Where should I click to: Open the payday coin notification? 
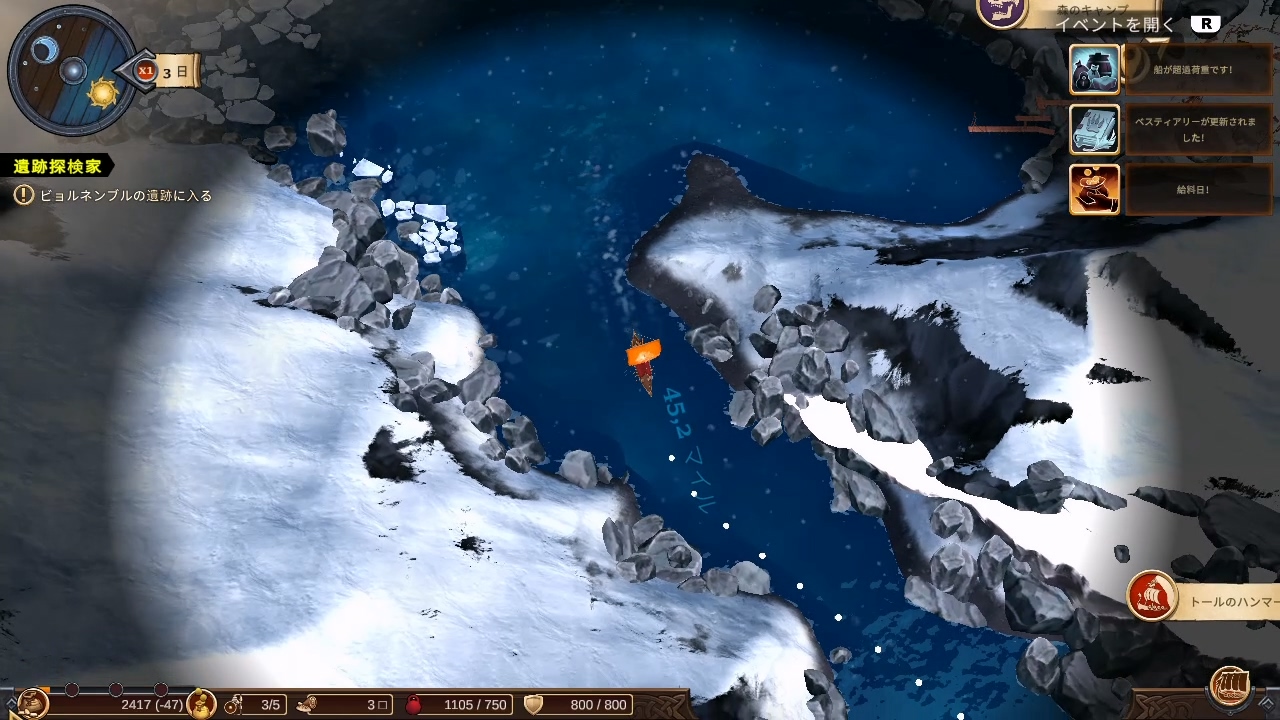coord(1094,189)
